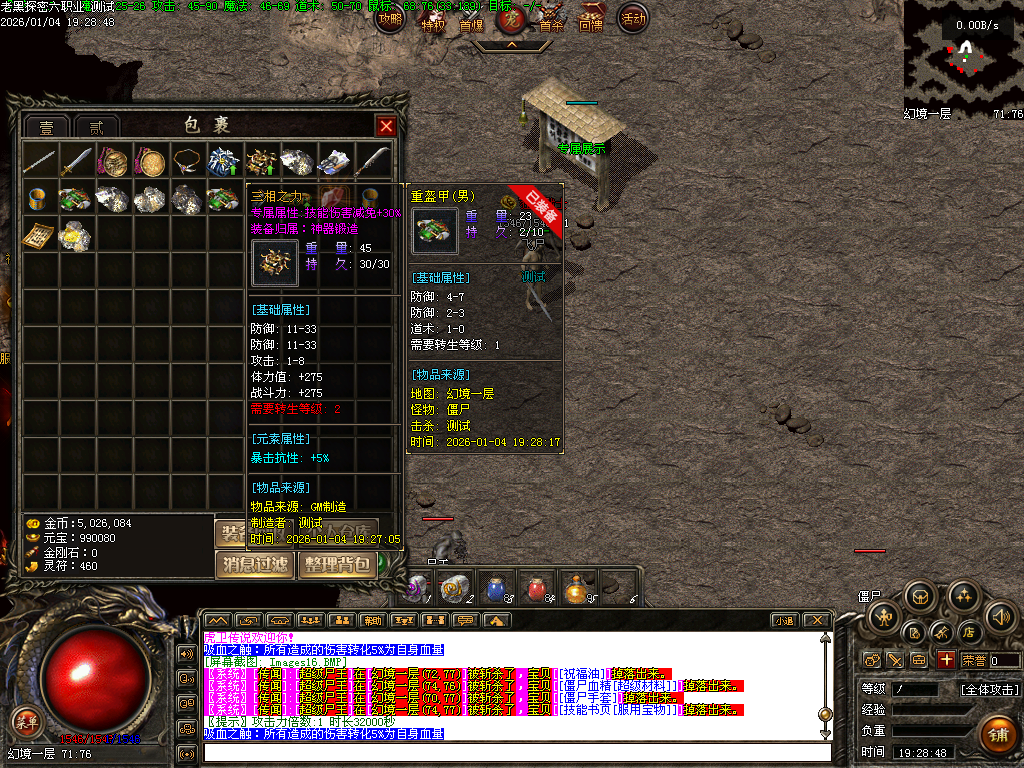Click the minimap

click(x=961, y=52)
